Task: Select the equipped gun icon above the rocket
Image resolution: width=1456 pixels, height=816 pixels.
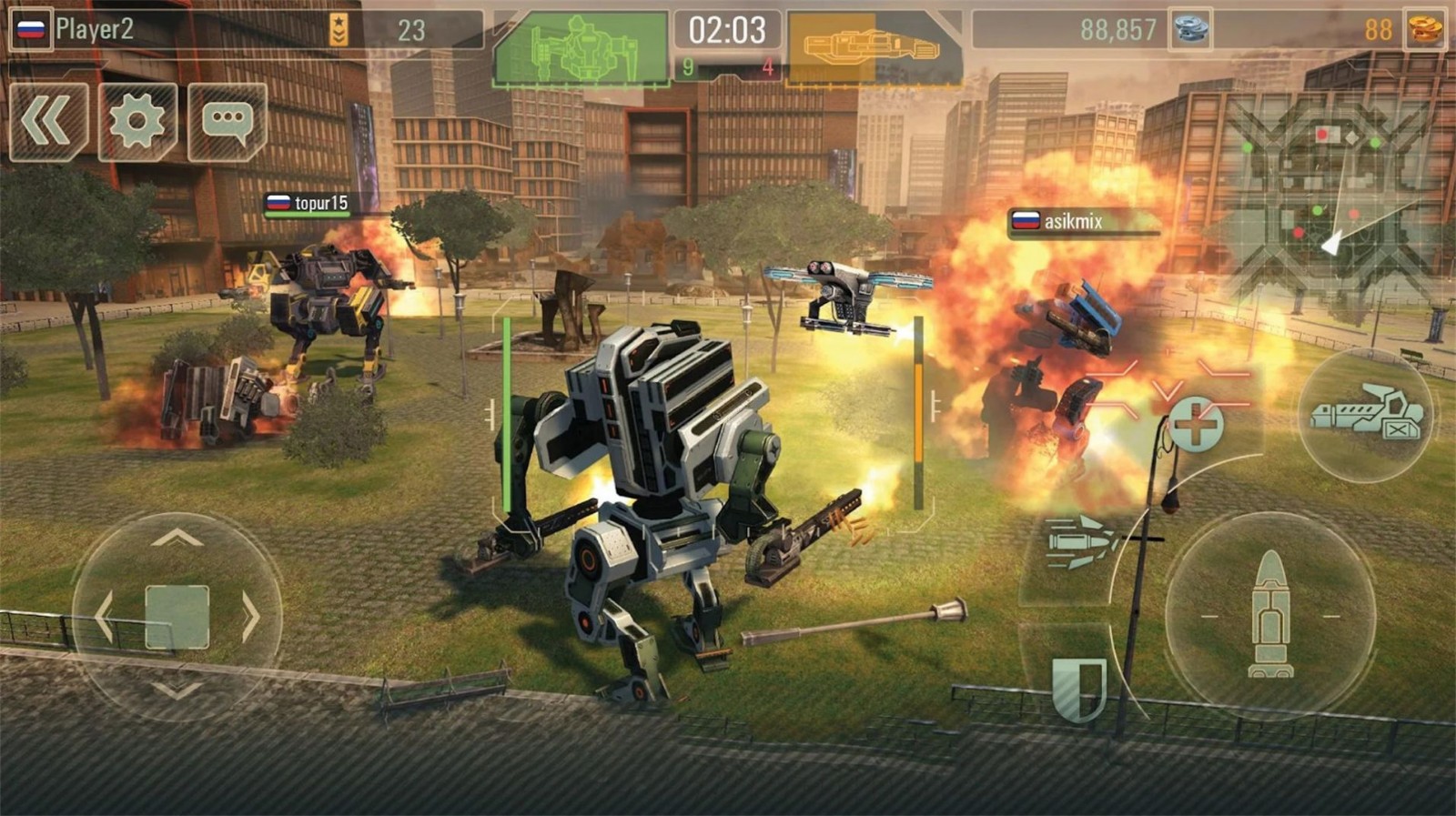Action: point(1366,414)
